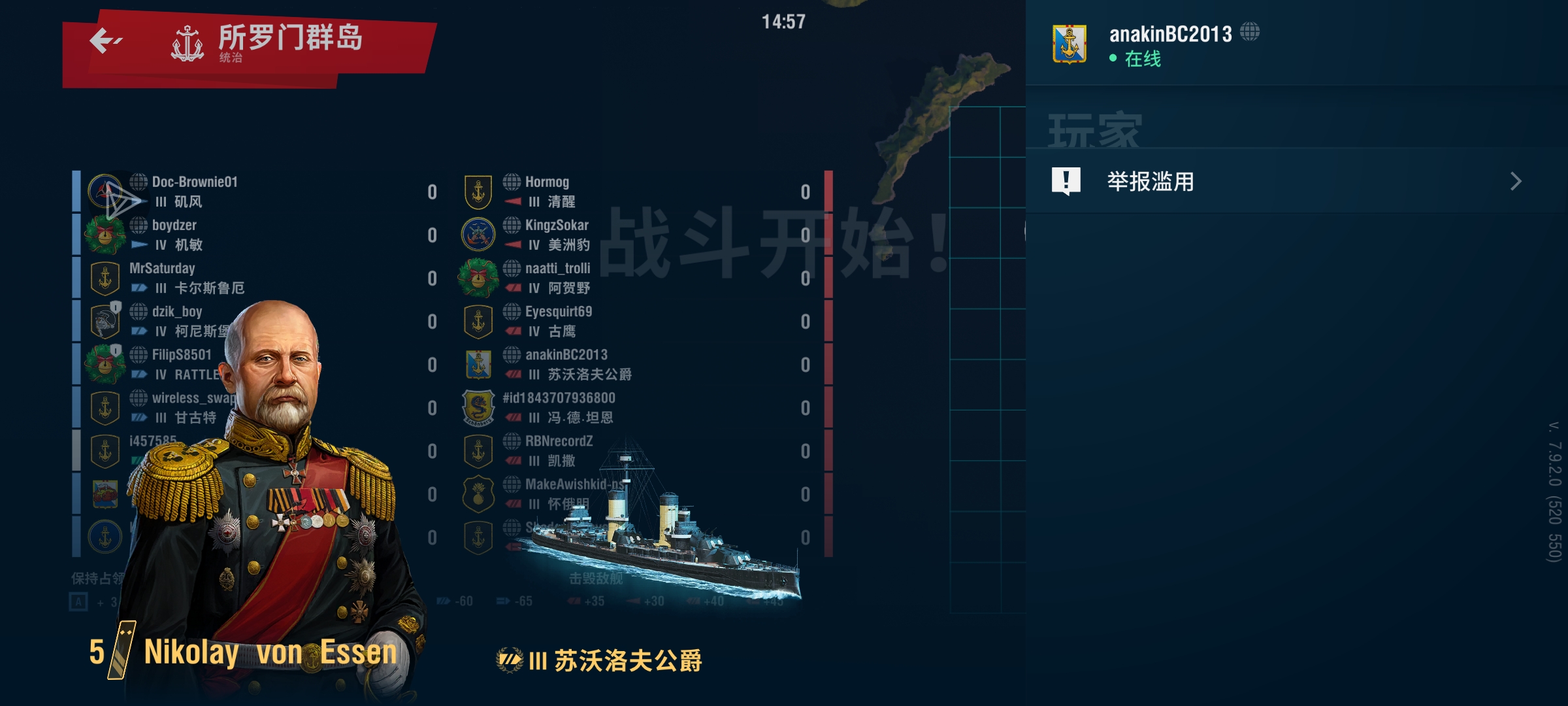This screenshot has width=1568, height=706.
Task: Click the green online status dot for anakinBC2013
Action: tap(1113, 59)
